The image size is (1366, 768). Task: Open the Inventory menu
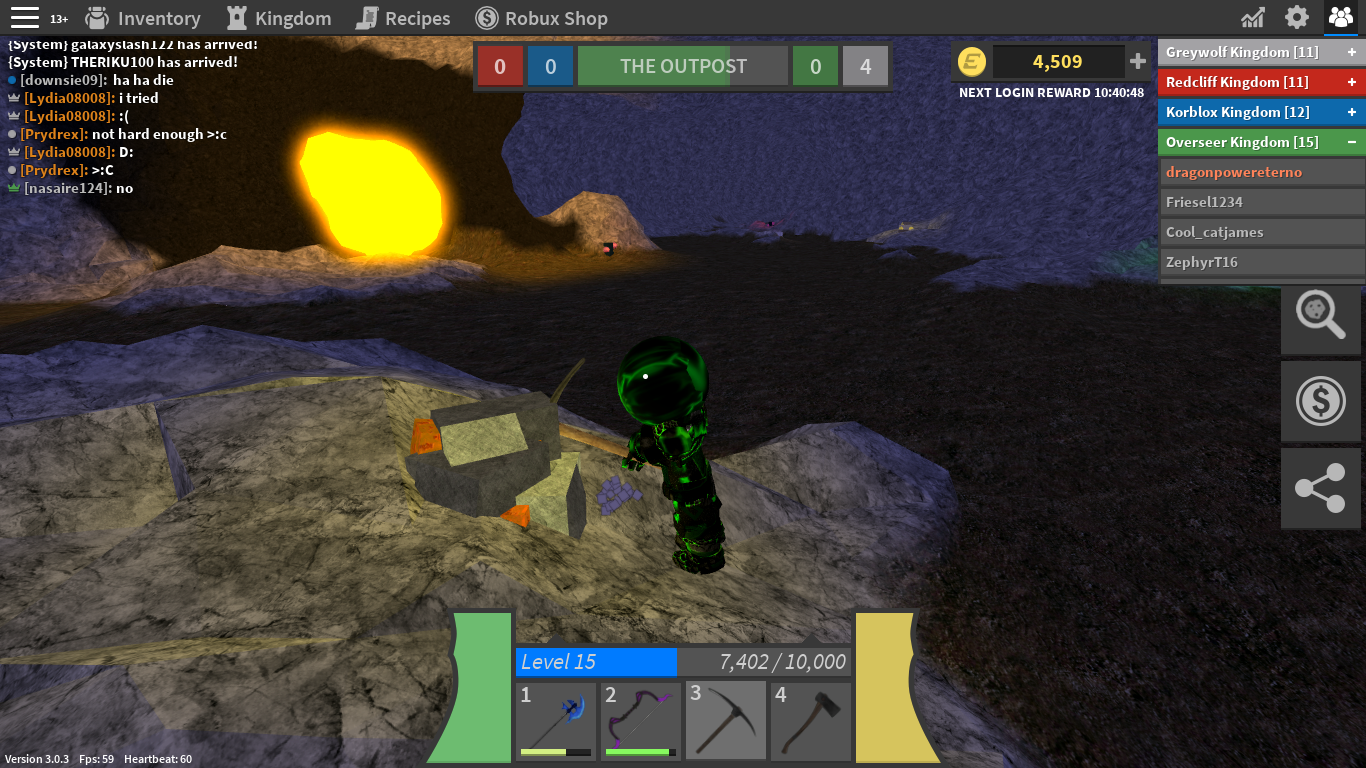[x=143, y=18]
